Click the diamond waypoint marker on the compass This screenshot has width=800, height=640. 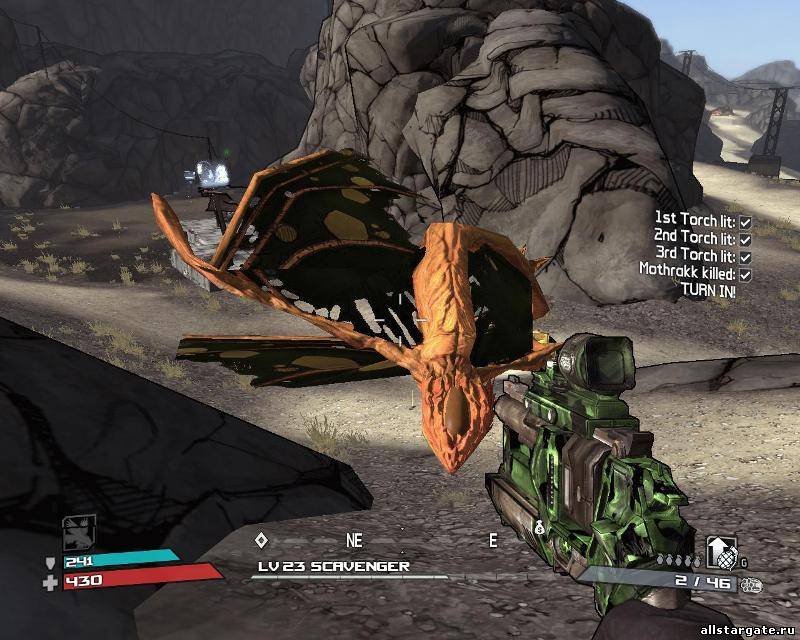[261, 540]
